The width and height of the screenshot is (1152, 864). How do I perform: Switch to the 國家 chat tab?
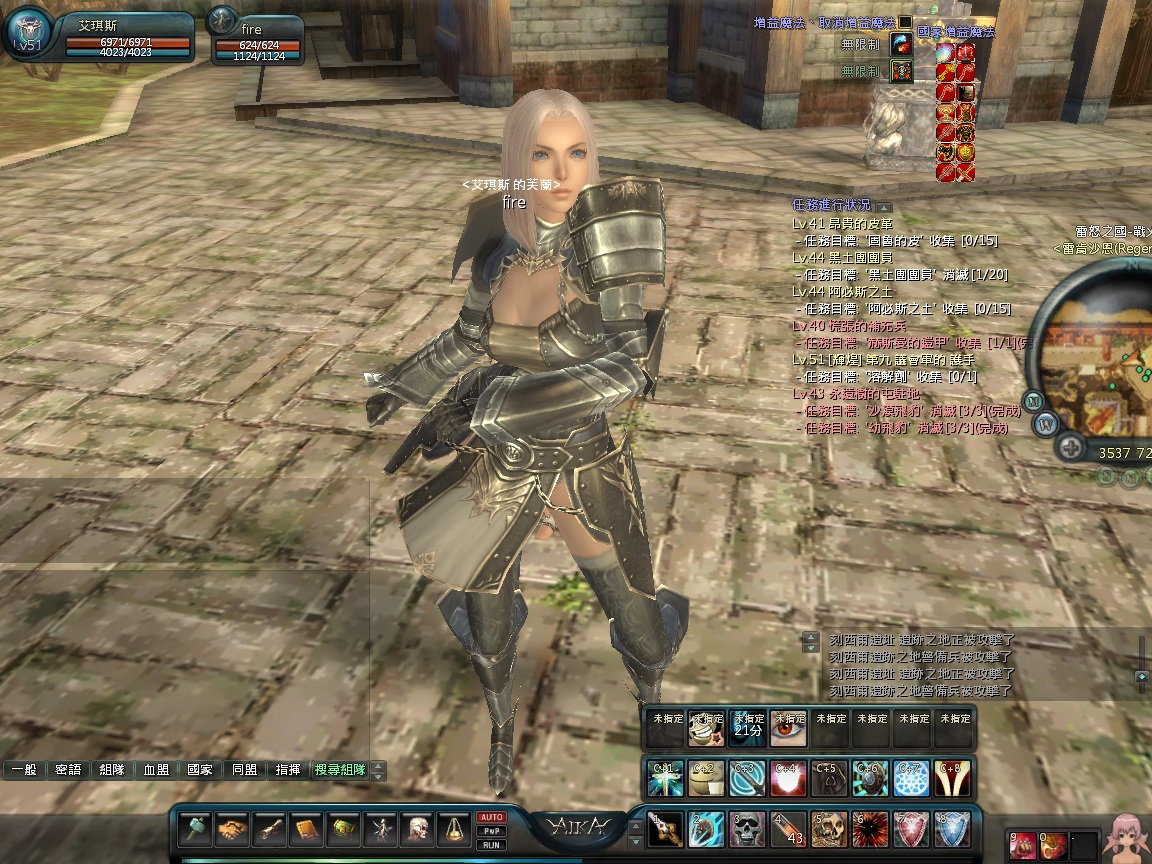[x=199, y=770]
